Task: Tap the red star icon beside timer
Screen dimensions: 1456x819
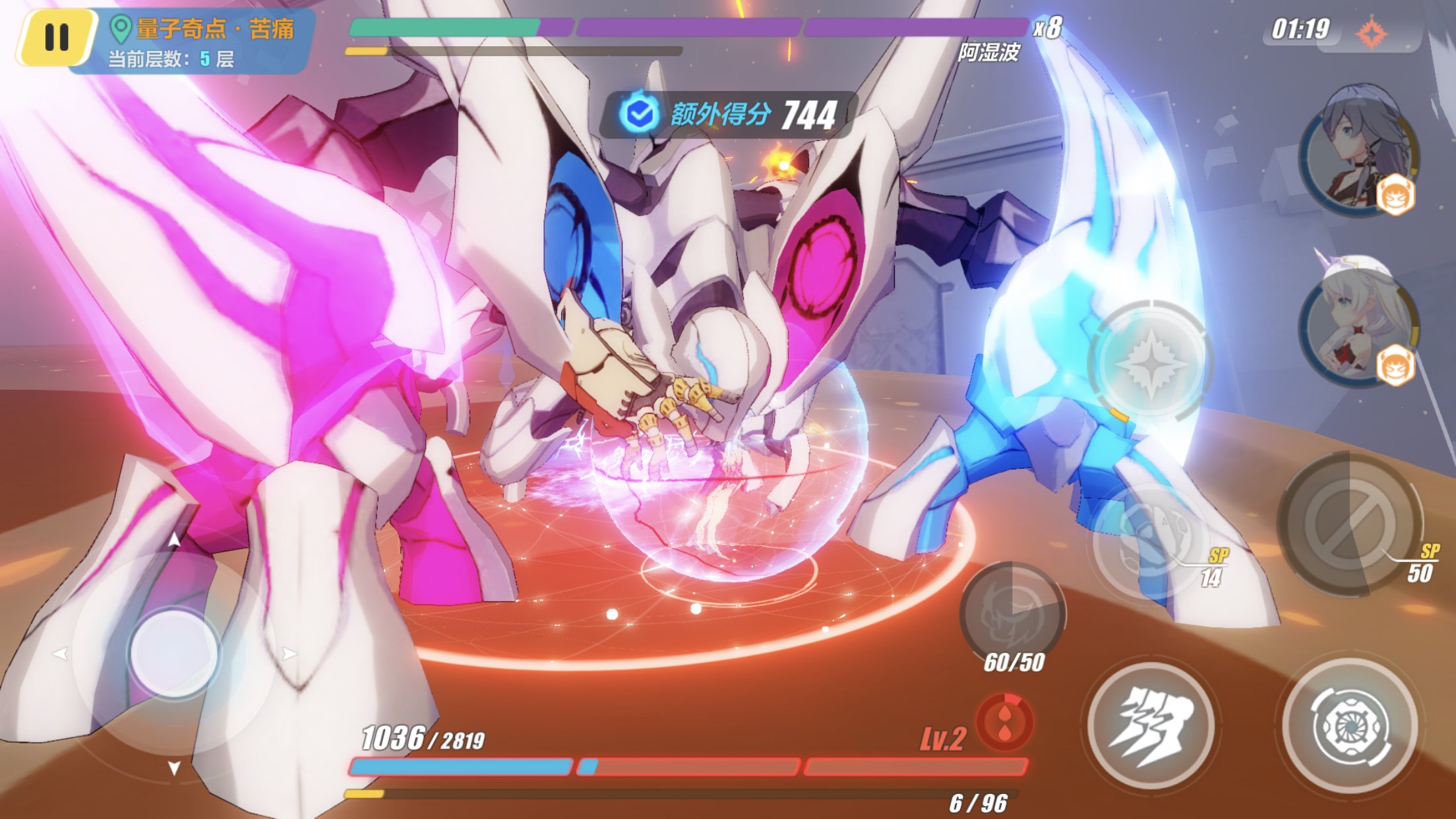Action: (1372, 33)
